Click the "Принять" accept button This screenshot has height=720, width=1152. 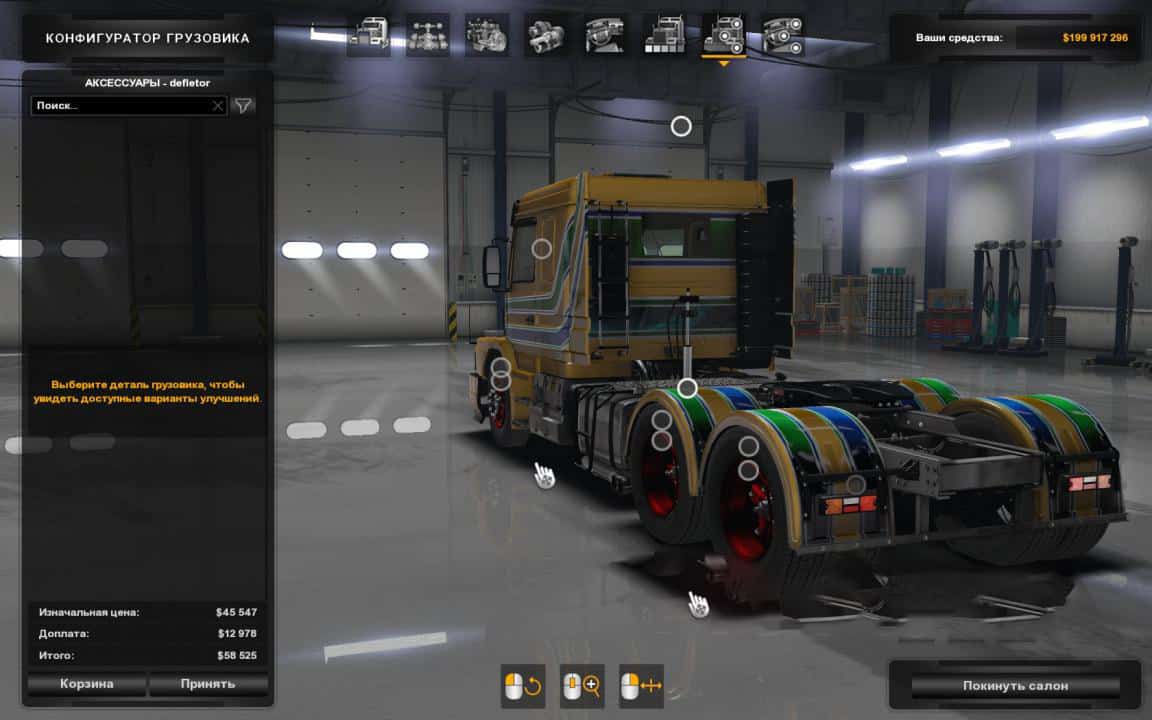pyautogui.click(x=208, y=685)
